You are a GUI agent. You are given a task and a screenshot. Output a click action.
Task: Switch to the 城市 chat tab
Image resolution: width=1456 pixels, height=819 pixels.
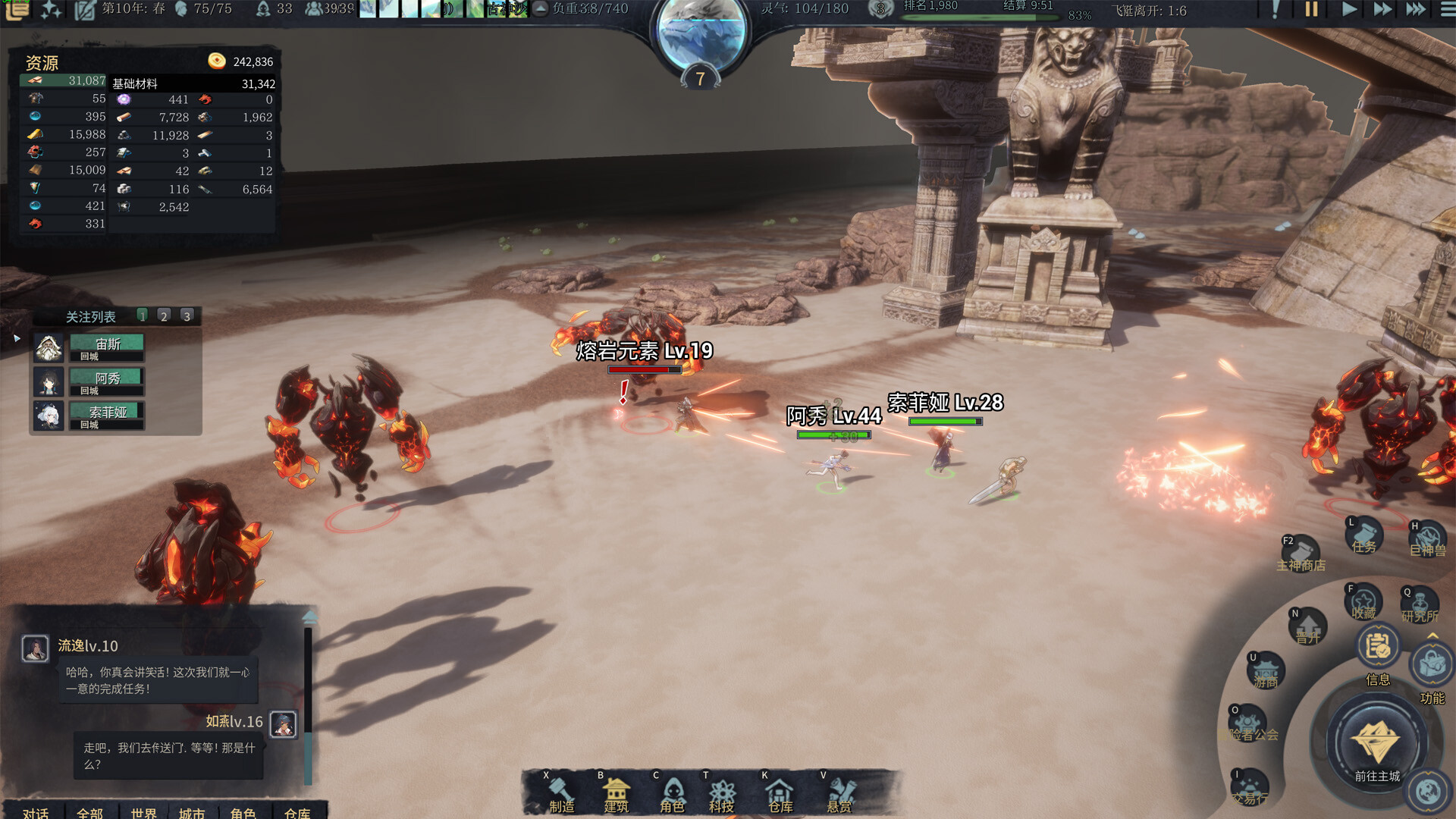pyautogui.click(x=192, y=812)
